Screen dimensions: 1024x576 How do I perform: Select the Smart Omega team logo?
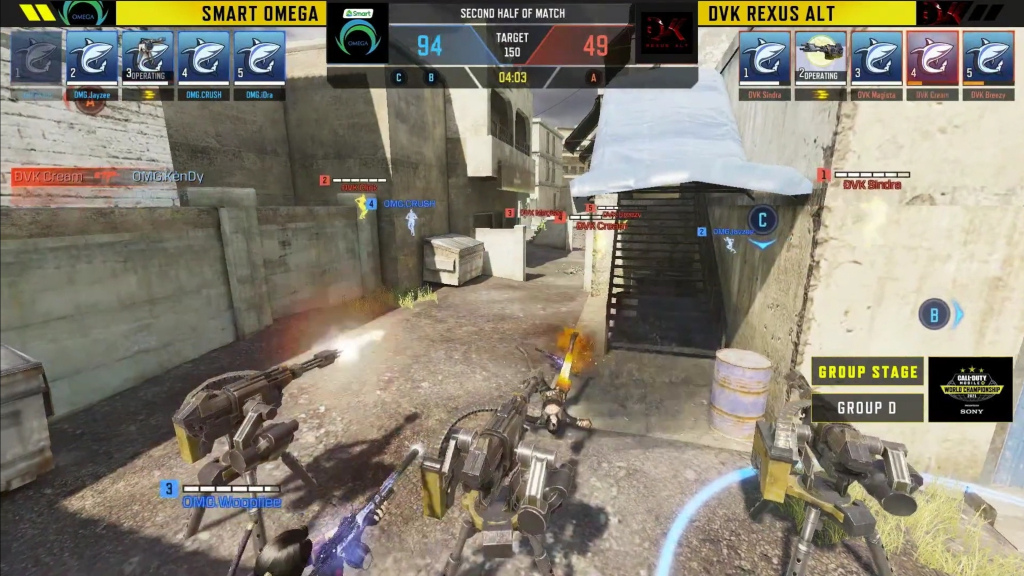click(357, 36)
